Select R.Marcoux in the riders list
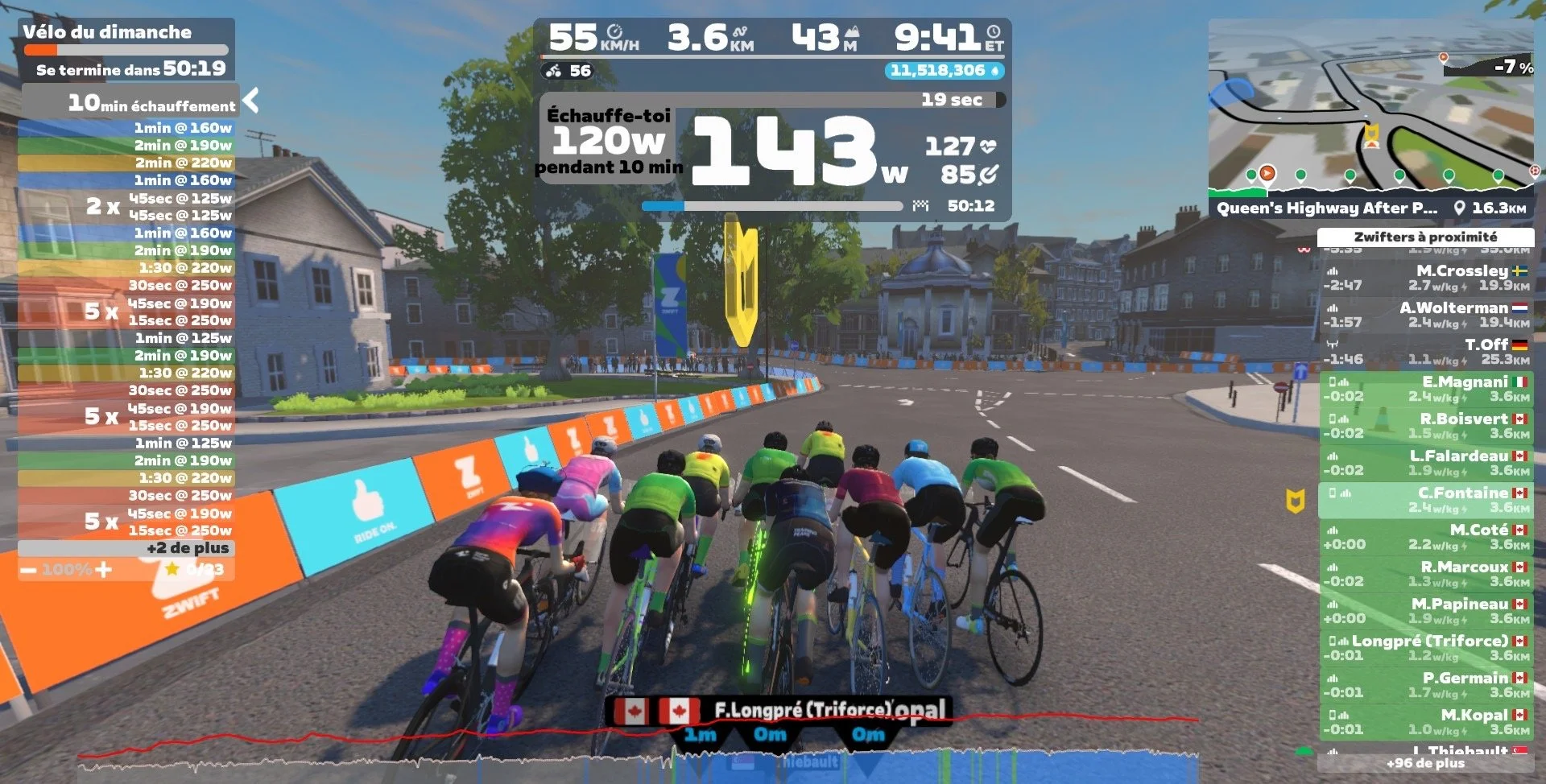This screenshot has height=784, width=1546. click(1425, 574)
